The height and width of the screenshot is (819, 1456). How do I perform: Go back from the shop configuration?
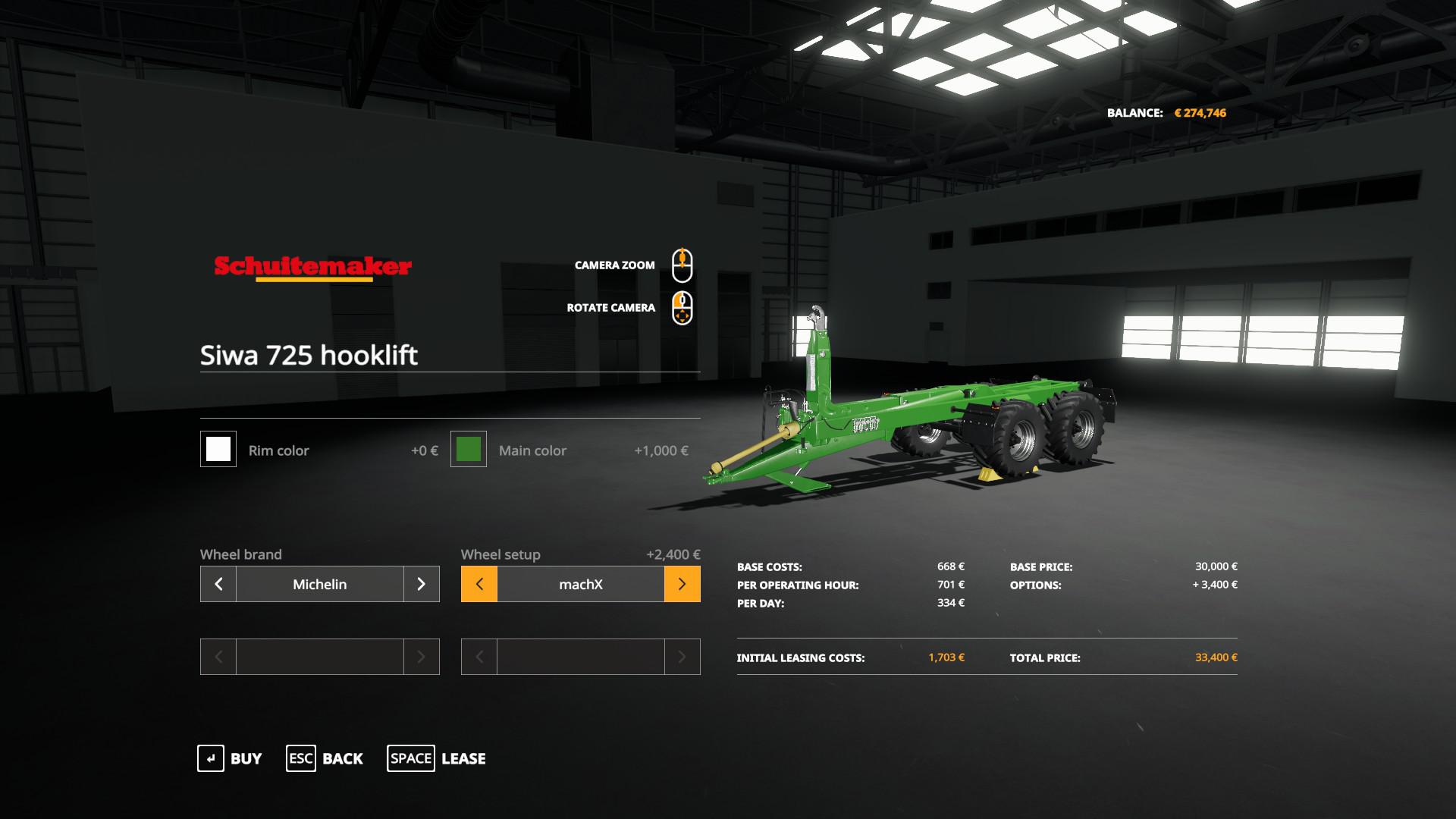point(325,758)
